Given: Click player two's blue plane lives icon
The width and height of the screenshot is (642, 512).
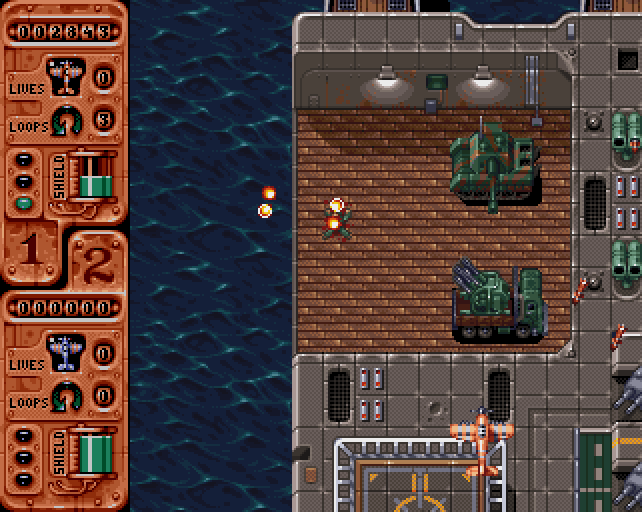Looking at the screenshot, I should pyautogui.click(x=65, y=350).
